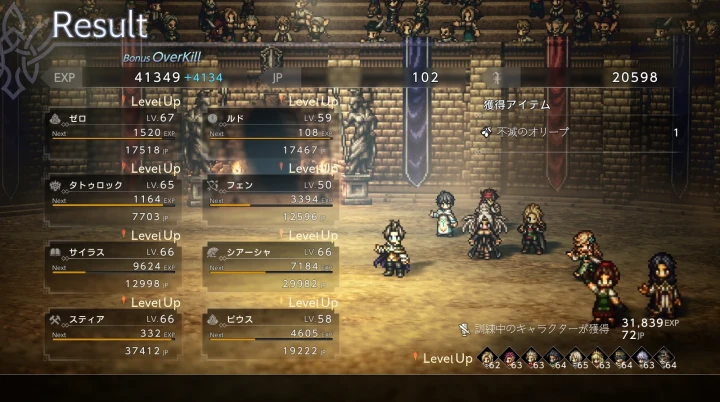Select the 不滅のオリーブ obtained item row
This screenshot has height=402, width=720.
(578, 132)
